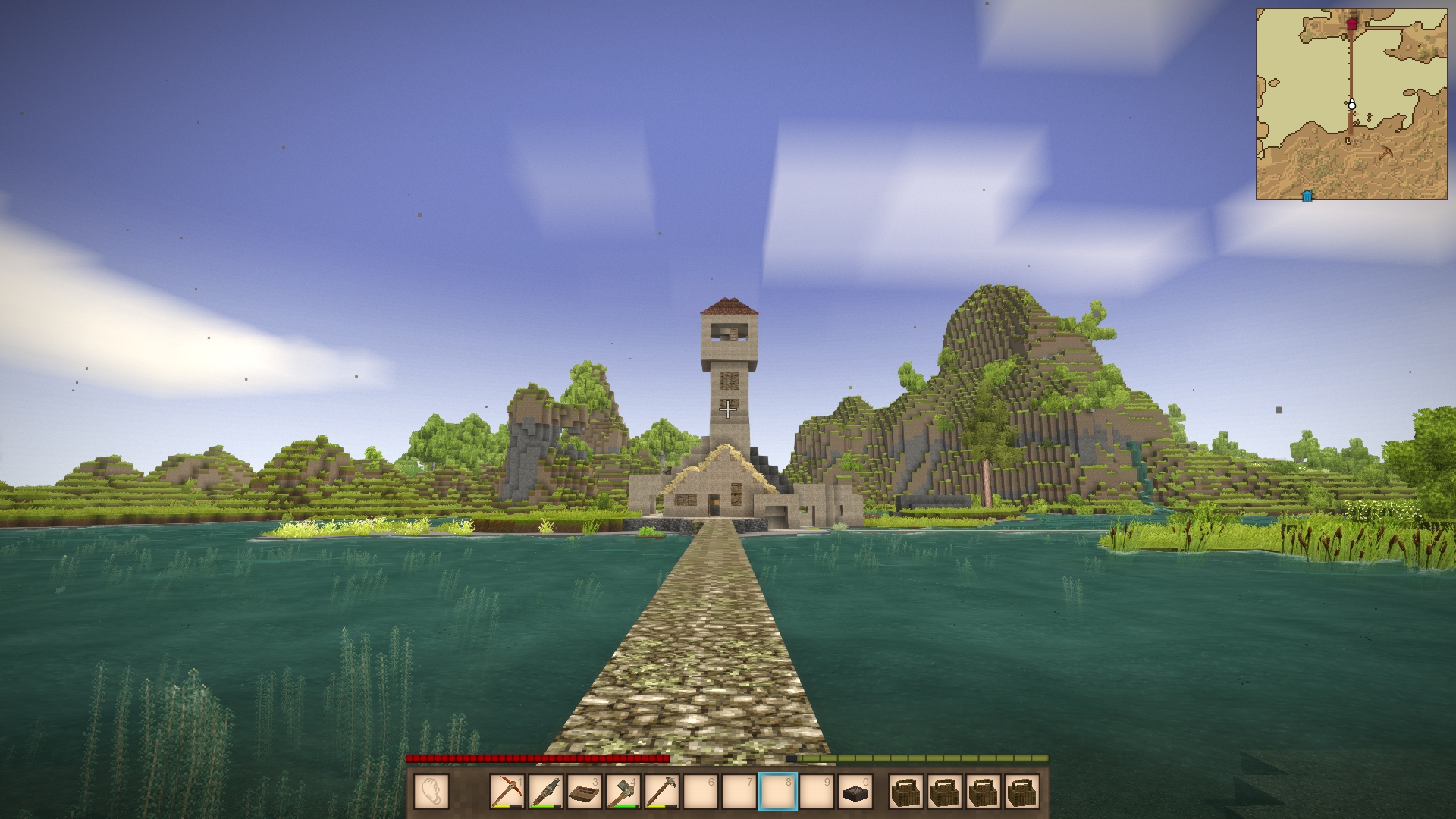
Task: Select the copper pickaxe in hotbar slot 1
Action: [x=507, y=792]
